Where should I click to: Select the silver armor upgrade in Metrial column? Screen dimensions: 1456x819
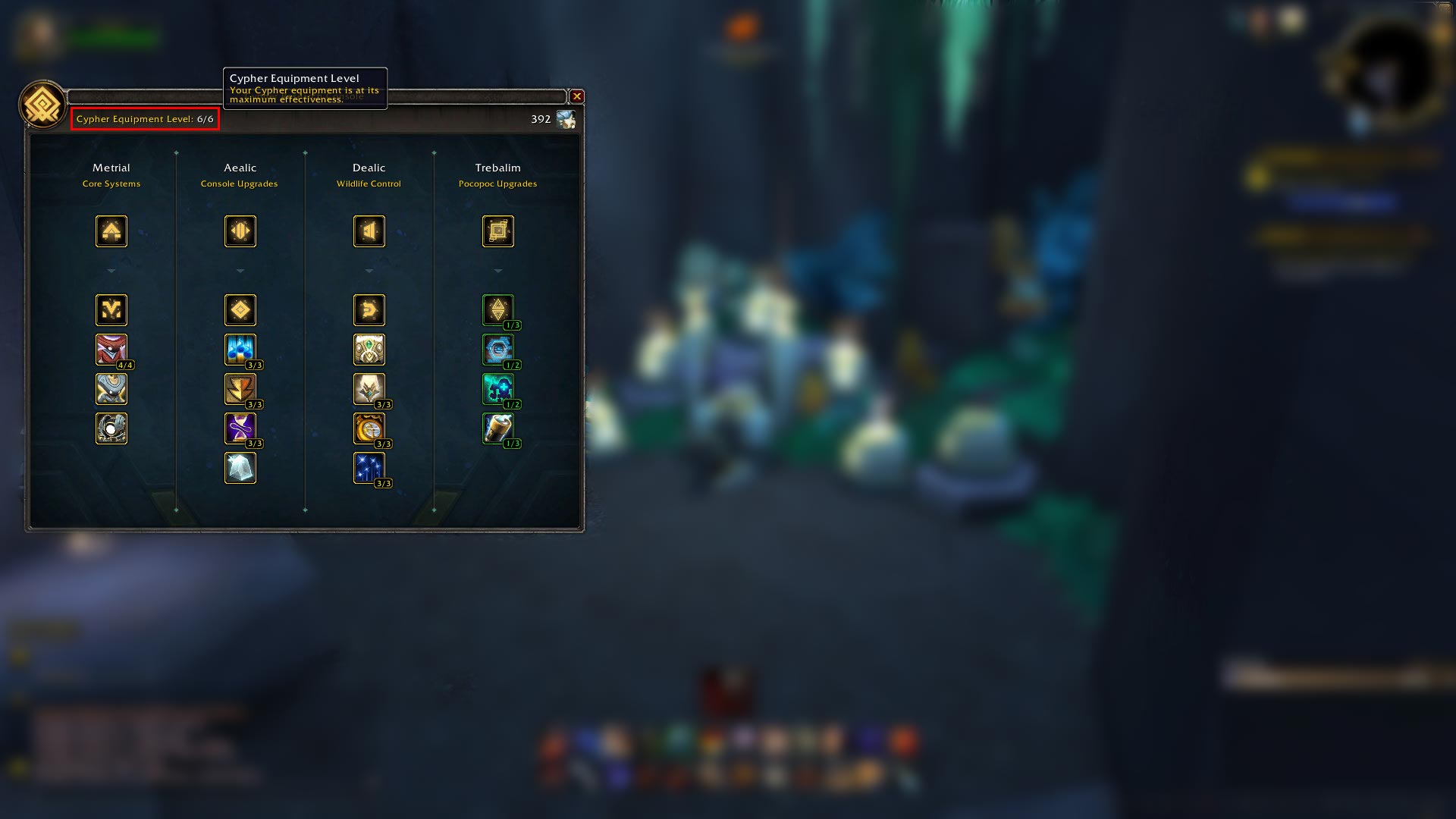point(111,389)
